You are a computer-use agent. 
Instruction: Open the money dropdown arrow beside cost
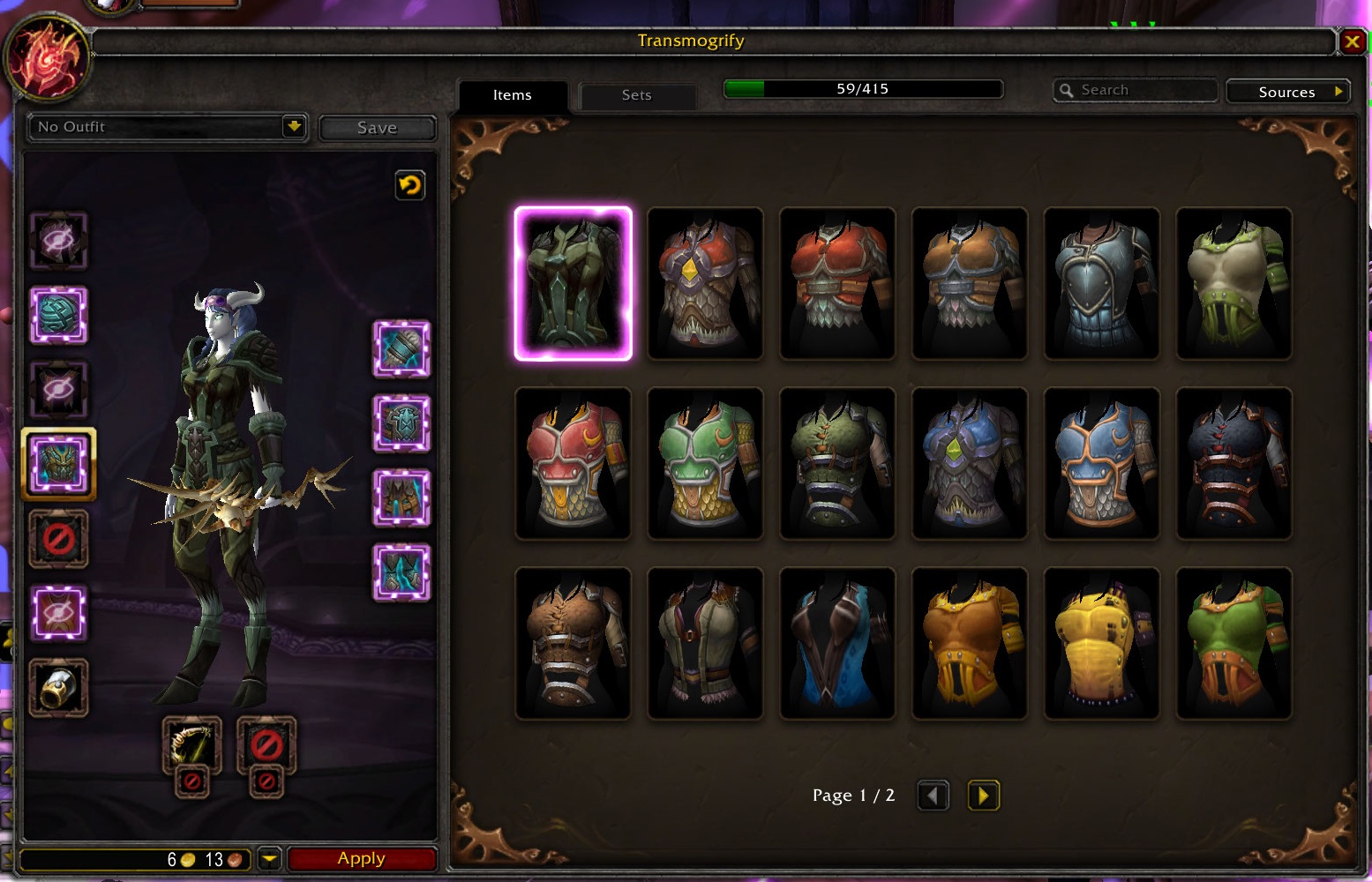click(x=270, y=858)
